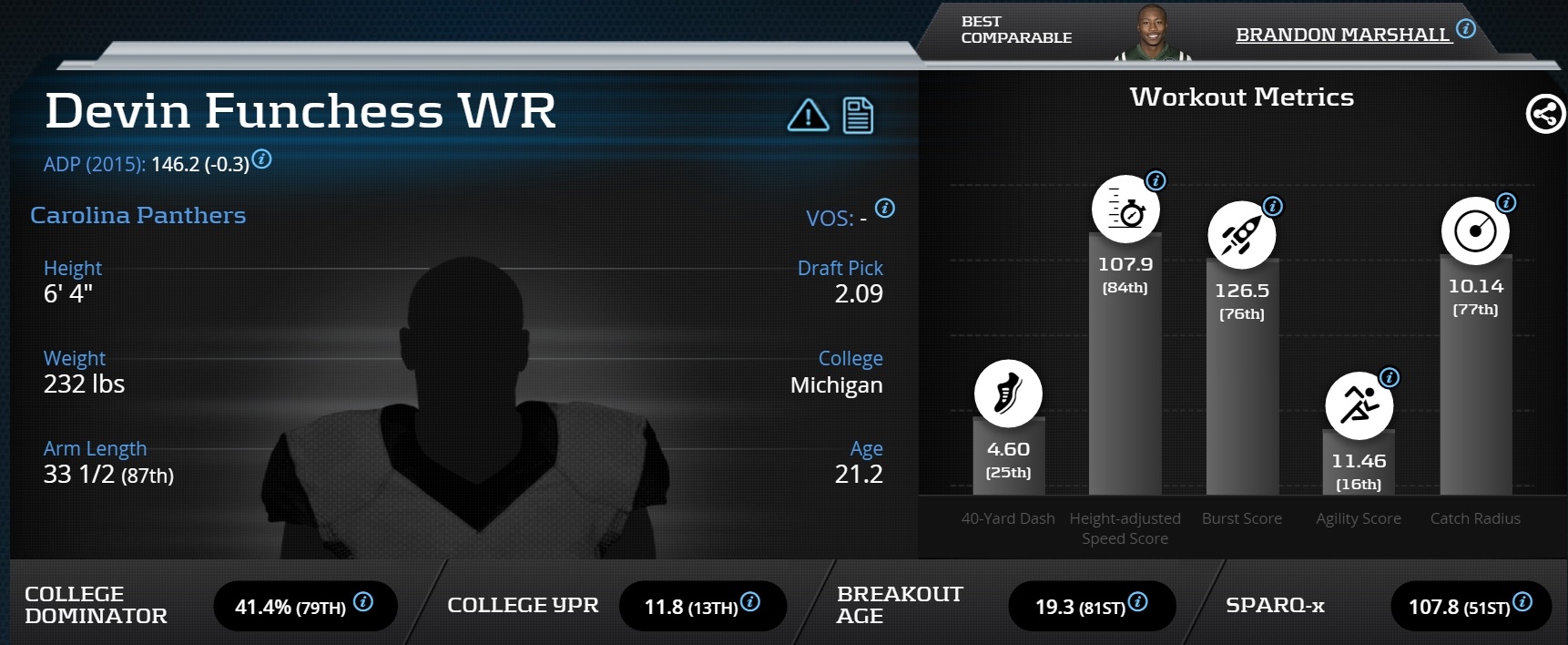Open SPARQ-x info icon
This screenshot has height=645, width=1568.
pos(1522,602)
